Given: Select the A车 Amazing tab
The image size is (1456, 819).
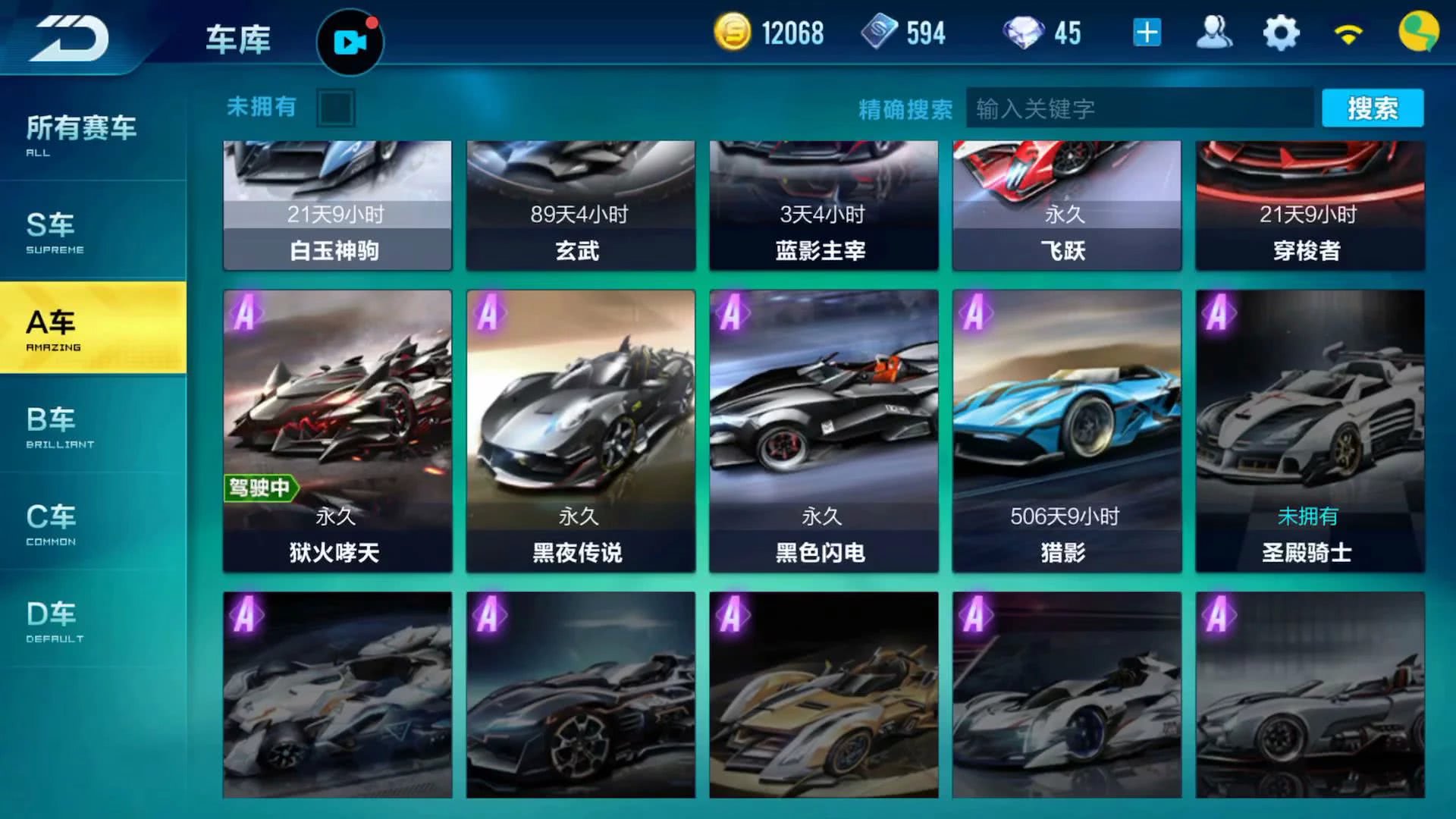Looking at the screenshot, I should (x=93, y=328).
